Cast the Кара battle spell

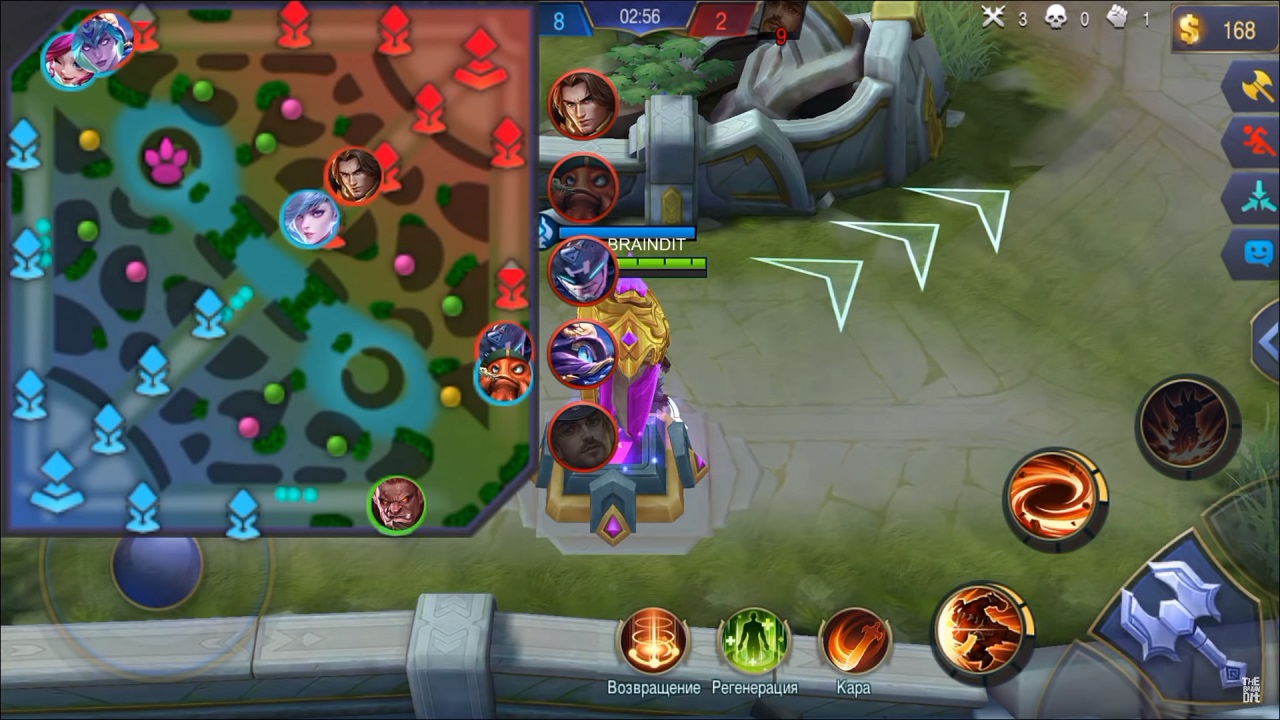854,640
